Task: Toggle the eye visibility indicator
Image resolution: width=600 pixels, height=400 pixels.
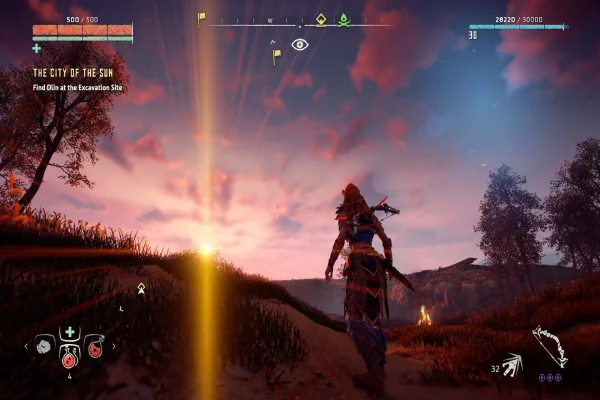Action: 299,44
